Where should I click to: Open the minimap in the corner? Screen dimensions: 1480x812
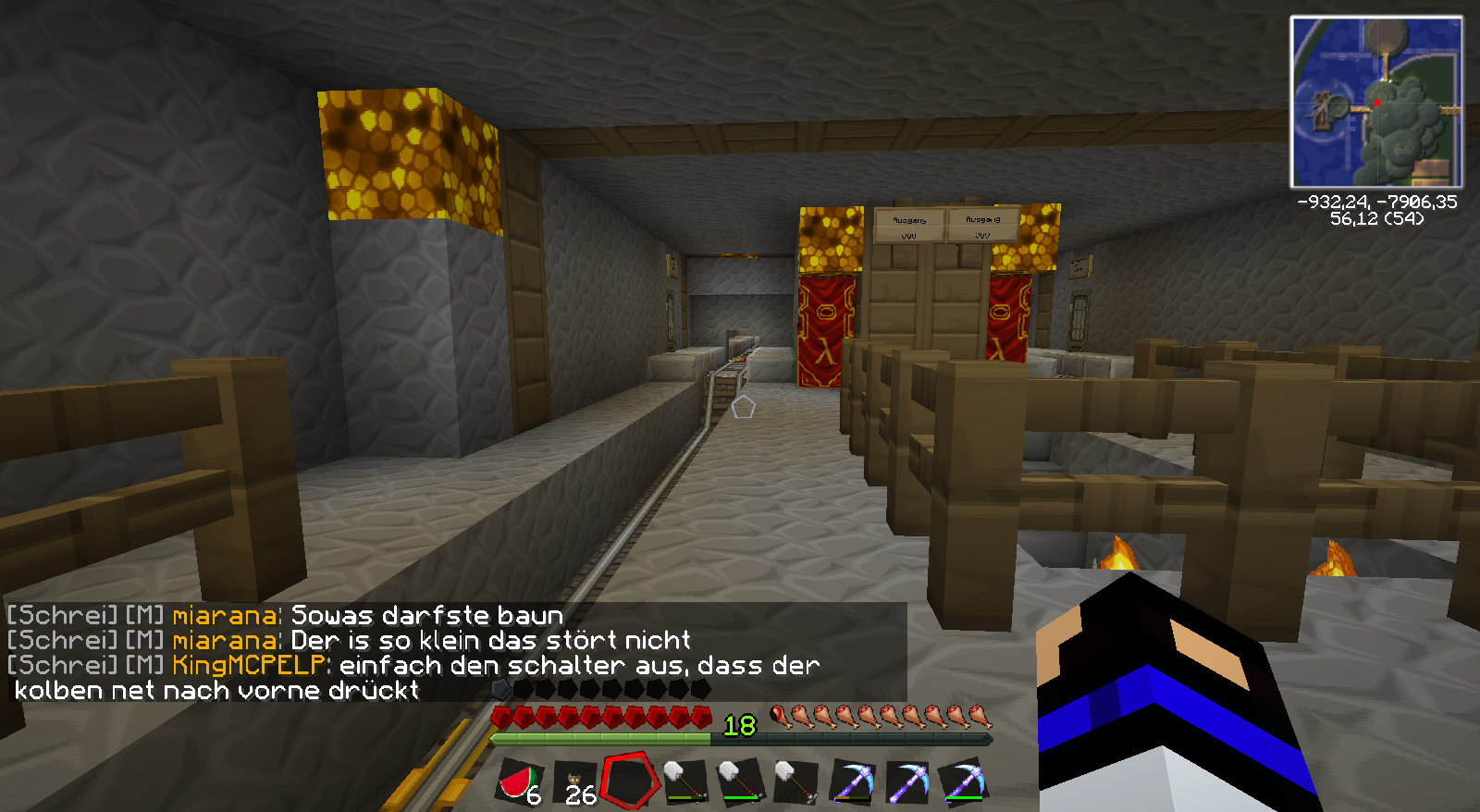[1376, 102]
